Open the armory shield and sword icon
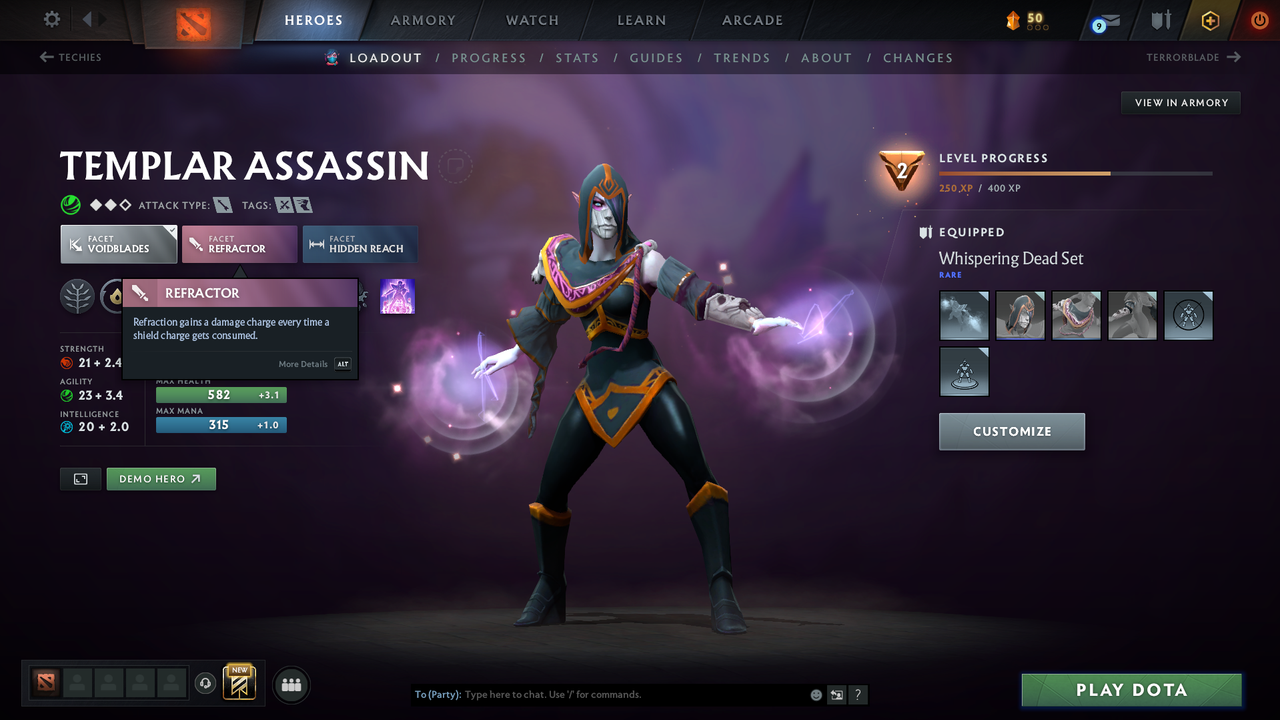Screen dimensions: 1280x720 [1161, 20]
